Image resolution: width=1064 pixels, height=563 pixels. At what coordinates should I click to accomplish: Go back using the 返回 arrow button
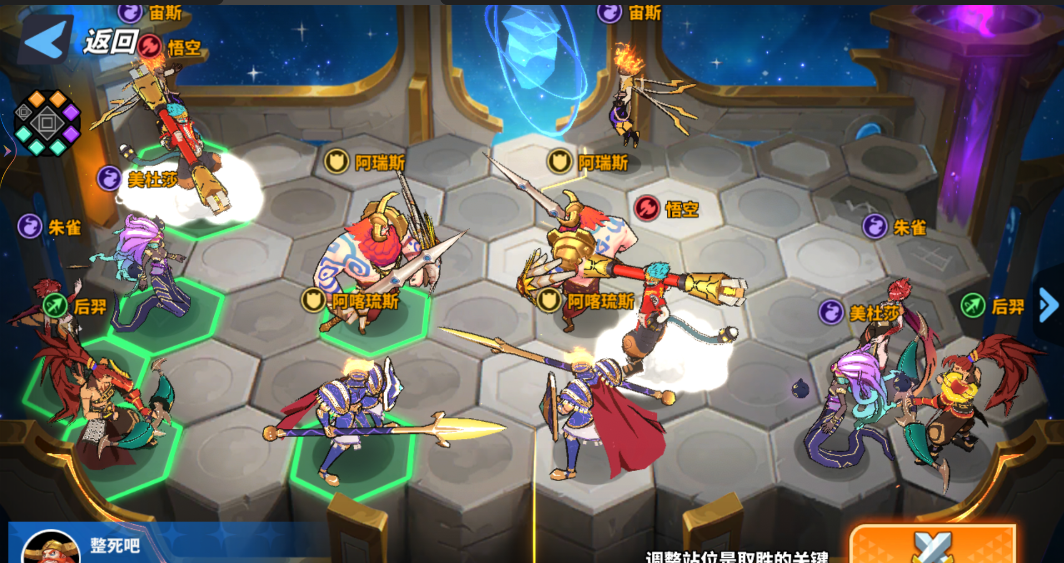coord(45,40)
